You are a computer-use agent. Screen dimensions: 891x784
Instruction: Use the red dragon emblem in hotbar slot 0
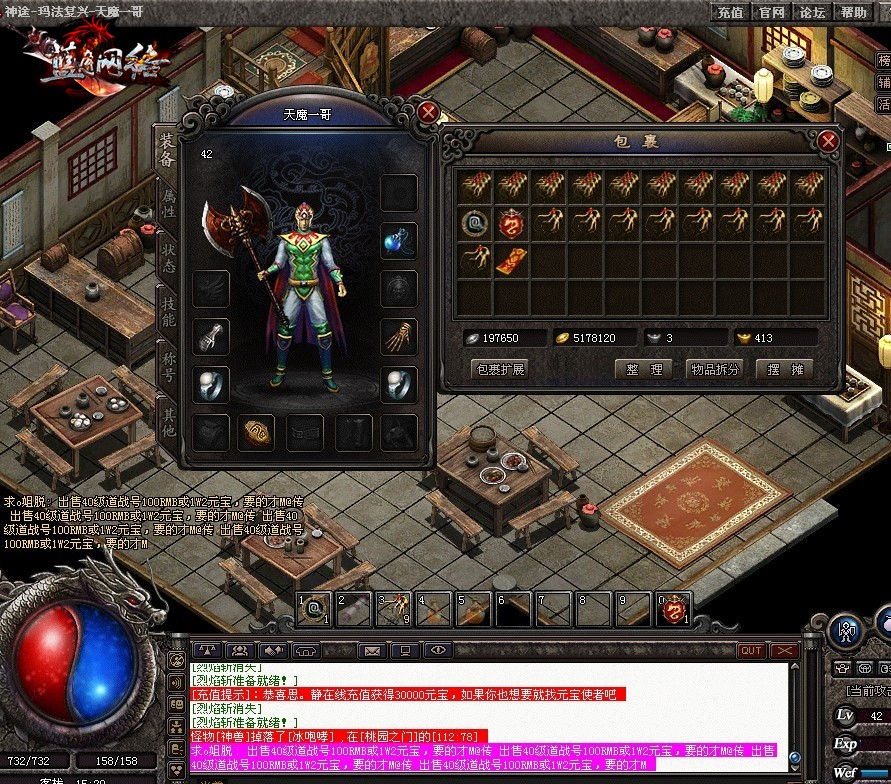click(673, 608)
